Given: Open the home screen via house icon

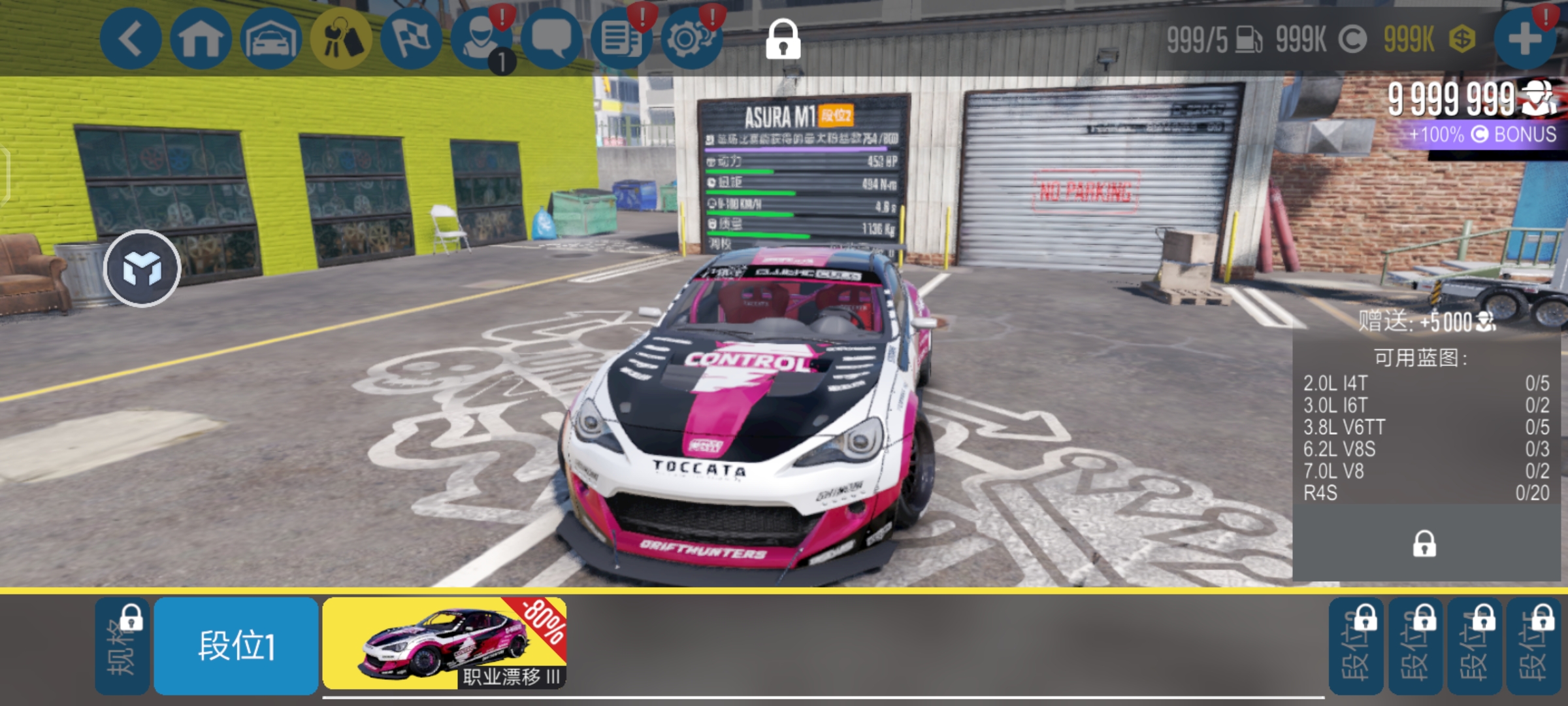Looking at the screenshot, I should [x=201, y=39].
